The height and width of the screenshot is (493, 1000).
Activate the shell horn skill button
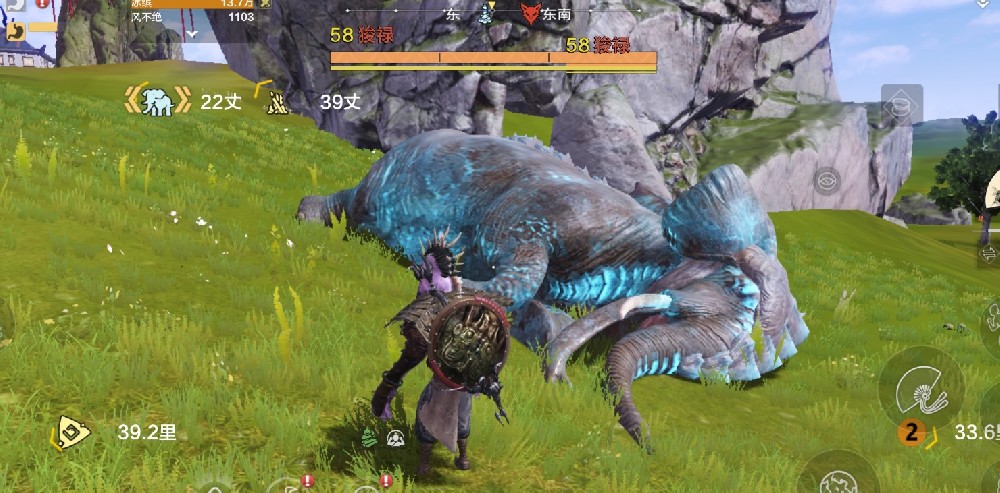[x=921, y=388]
